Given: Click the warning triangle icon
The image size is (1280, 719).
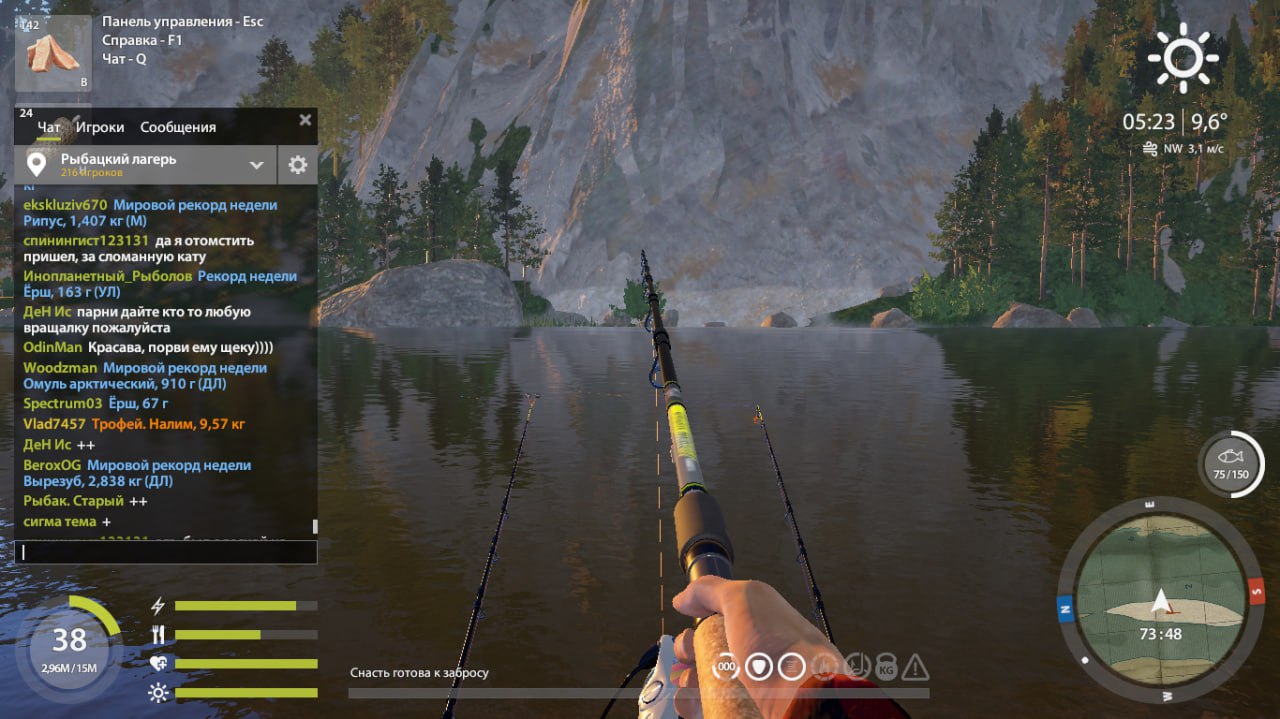Looking at the screenshot, I should click(x=915, y=667).
